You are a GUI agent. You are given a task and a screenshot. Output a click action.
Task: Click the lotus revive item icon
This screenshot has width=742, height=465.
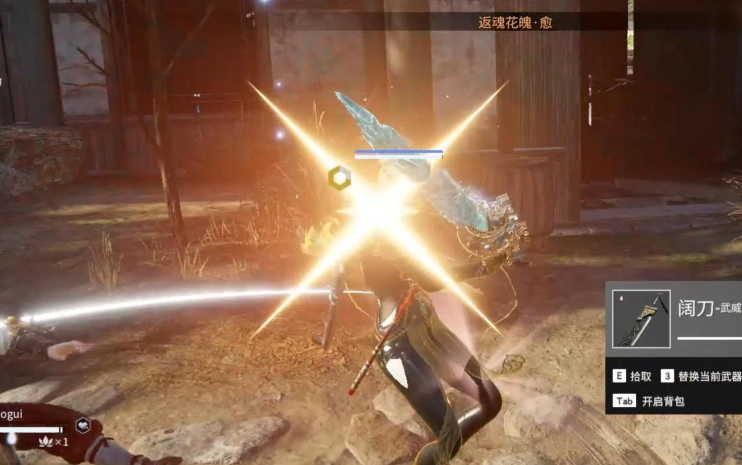(44, 440)
